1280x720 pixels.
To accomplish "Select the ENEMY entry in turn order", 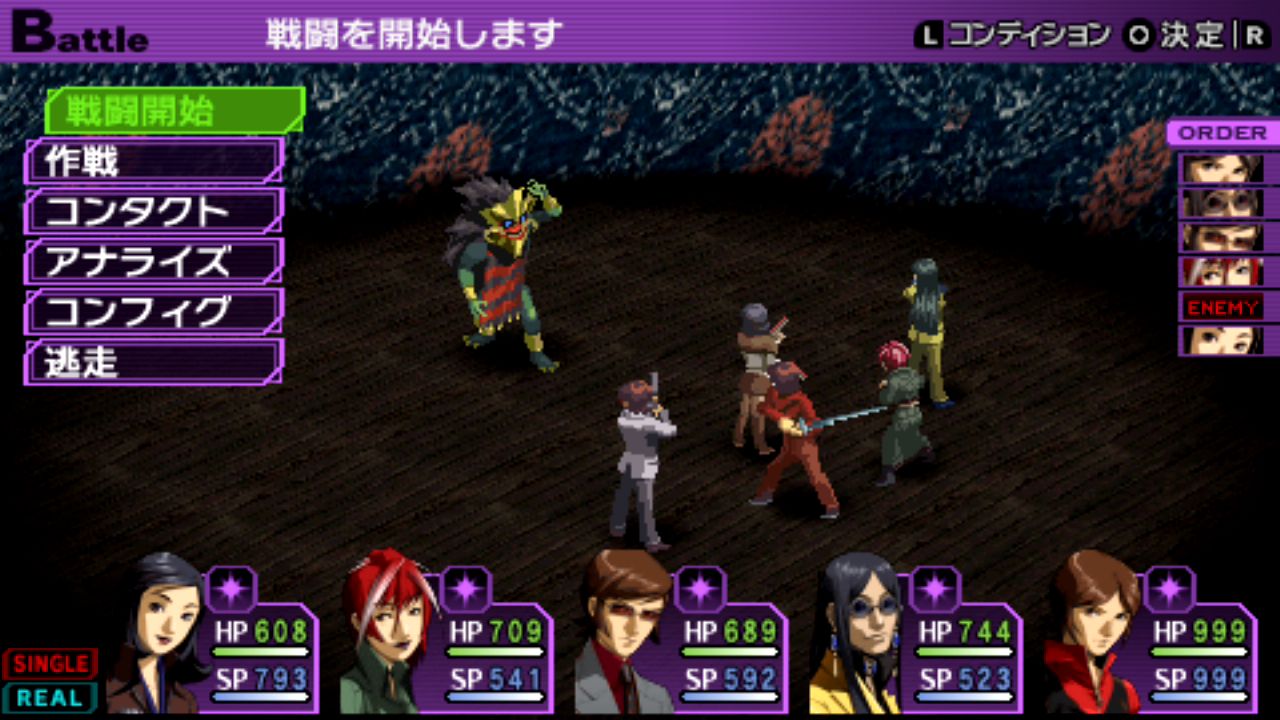I will 1222,307.
